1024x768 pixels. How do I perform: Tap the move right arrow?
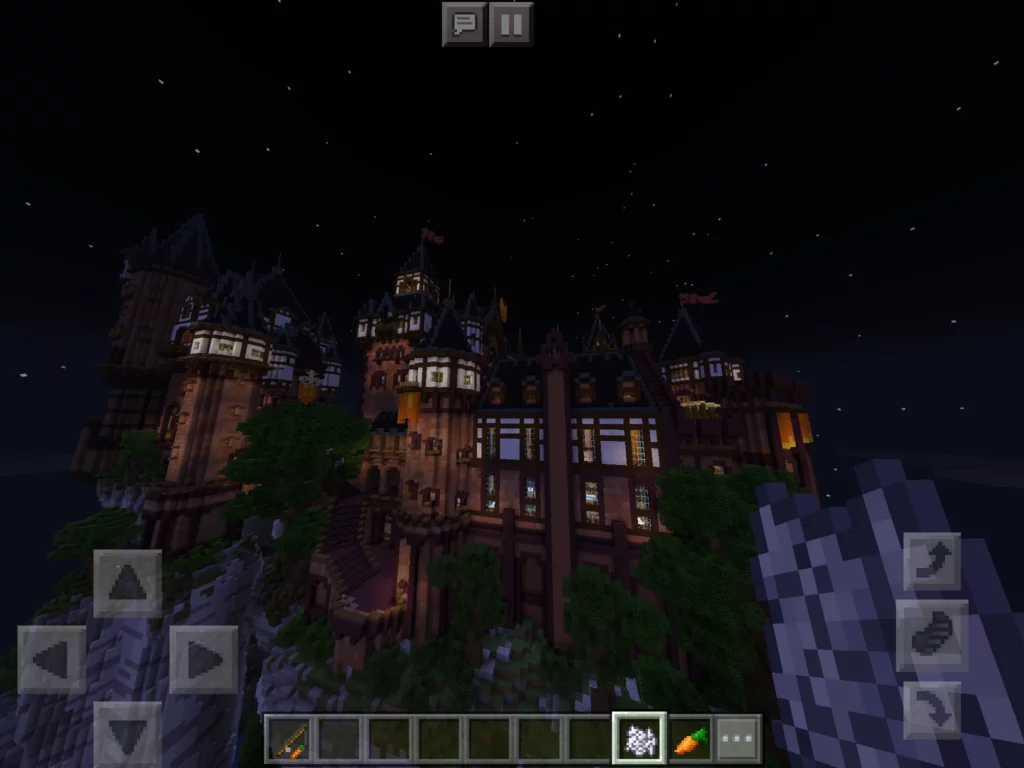coord(203,659)
